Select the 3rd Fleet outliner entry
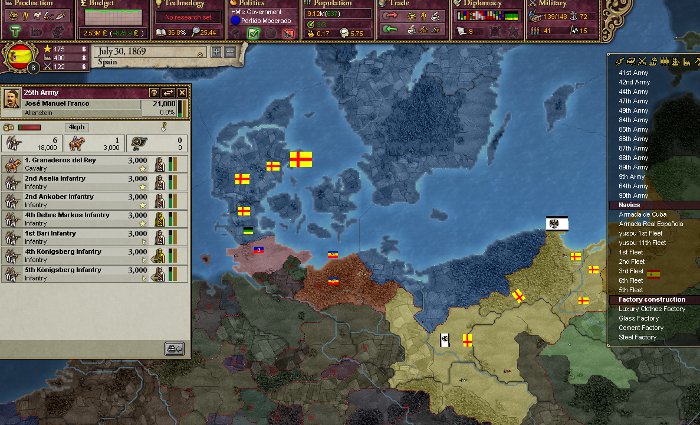 coord(630,271)
